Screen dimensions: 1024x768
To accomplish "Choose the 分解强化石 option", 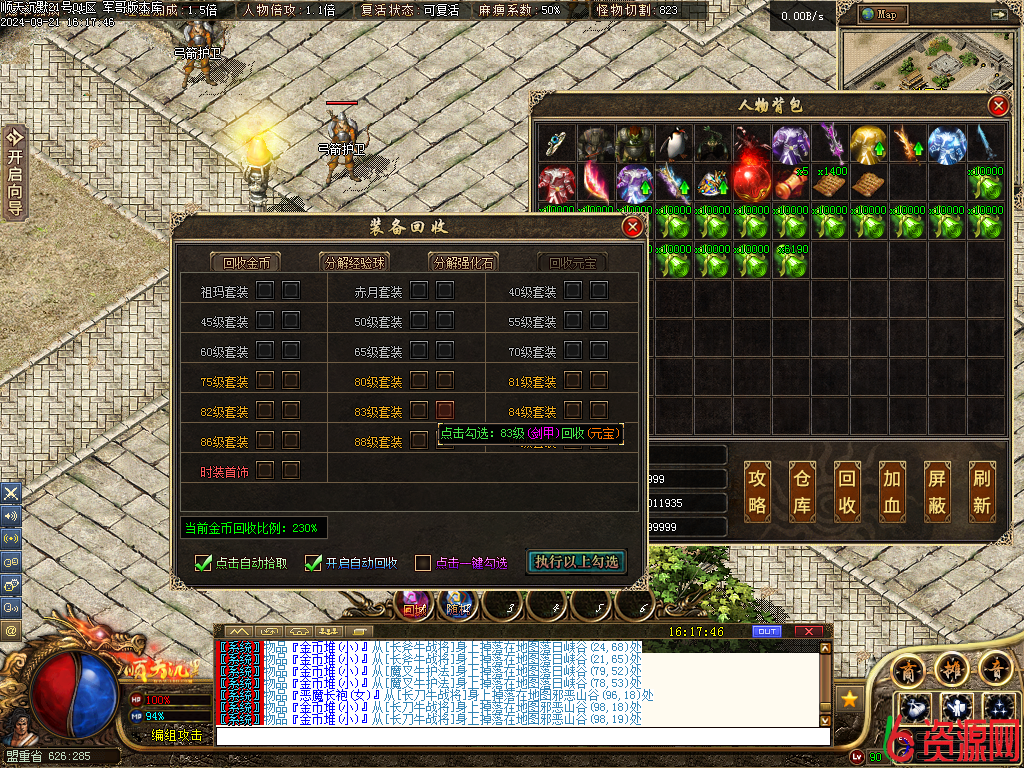I will 463,263.
